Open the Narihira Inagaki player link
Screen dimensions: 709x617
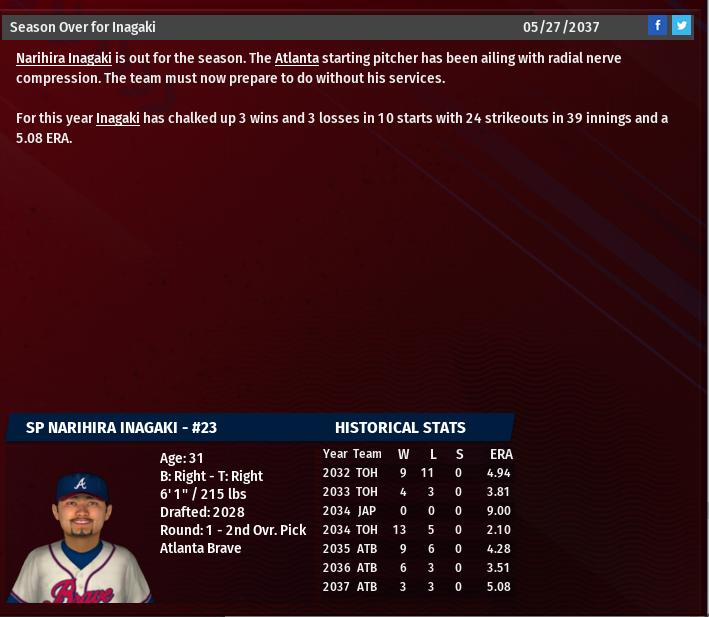[64, 59]
